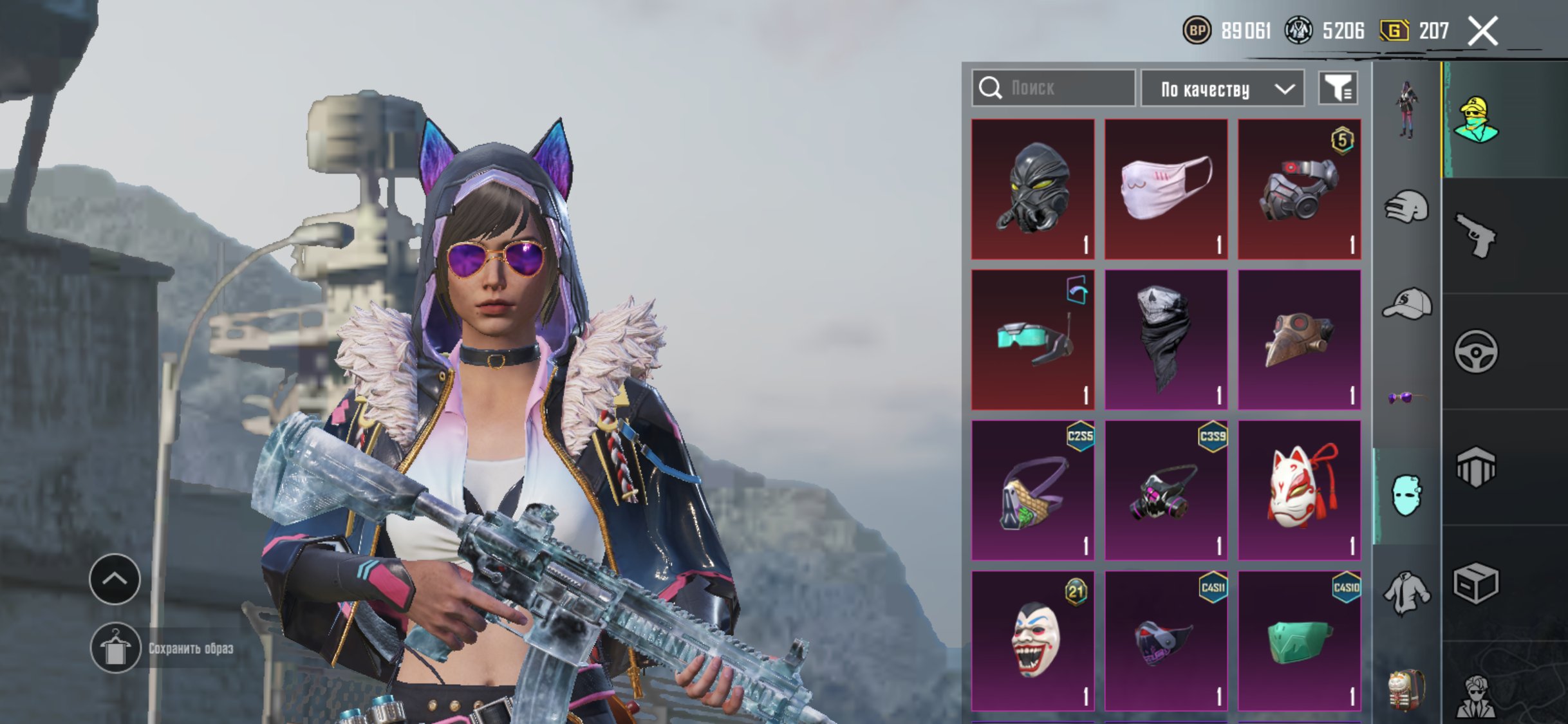Select the green C4S10 face mask
Image resolution: width=1568 pixels, height=724 pixels.
pos(1299,640)
